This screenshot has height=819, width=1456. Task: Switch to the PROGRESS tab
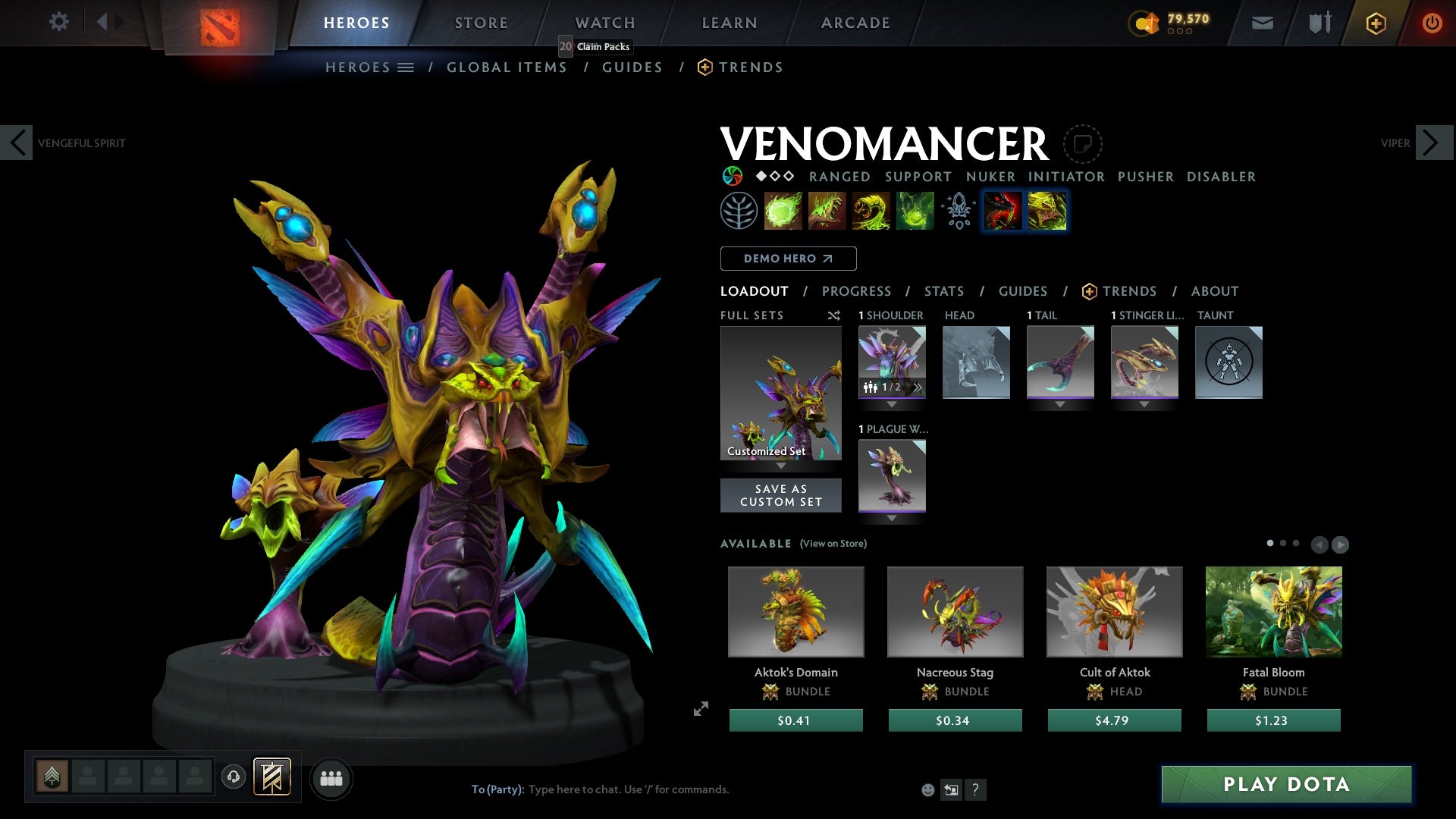coord(857,291)
